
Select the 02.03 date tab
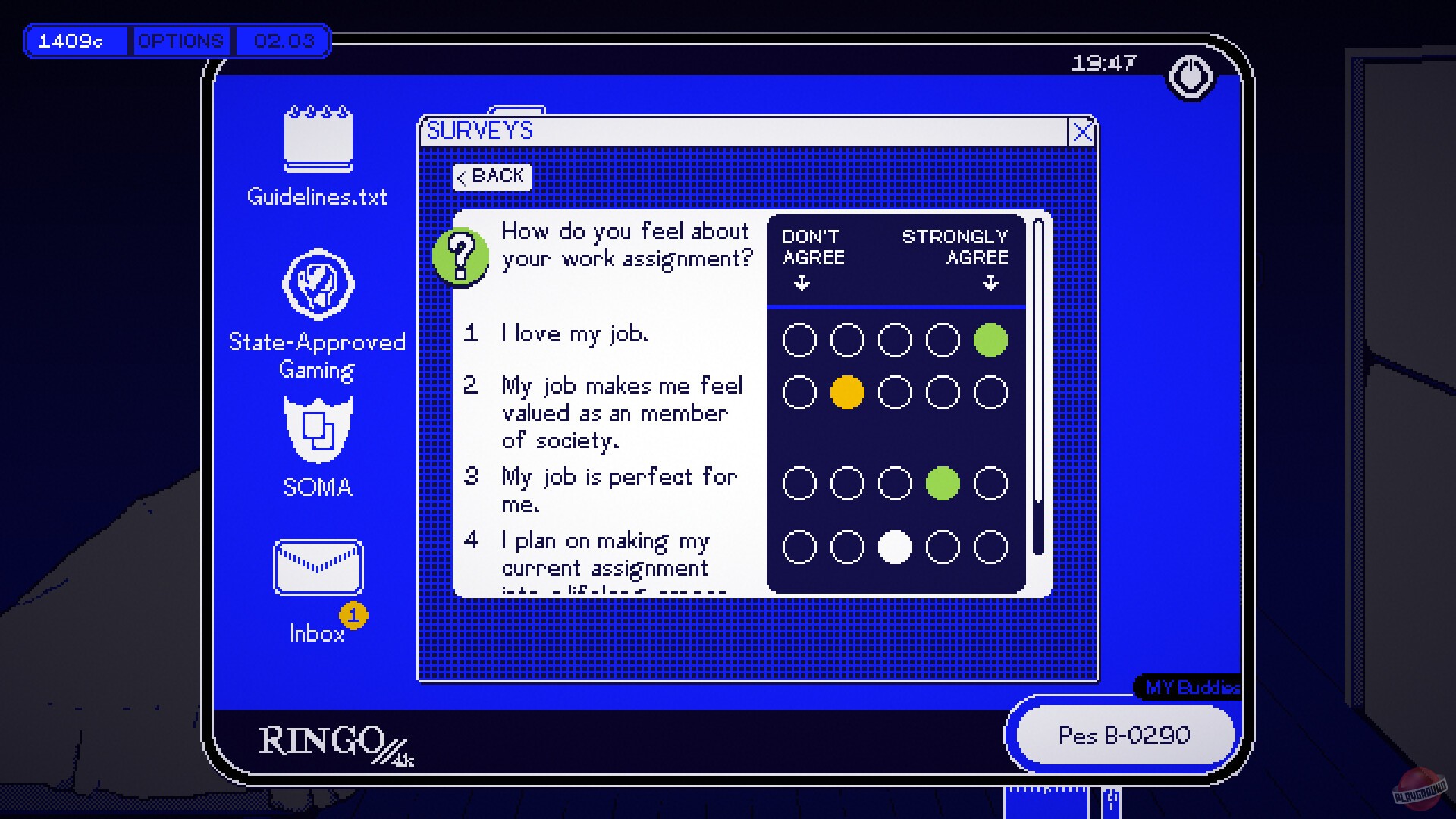(282, 42)
